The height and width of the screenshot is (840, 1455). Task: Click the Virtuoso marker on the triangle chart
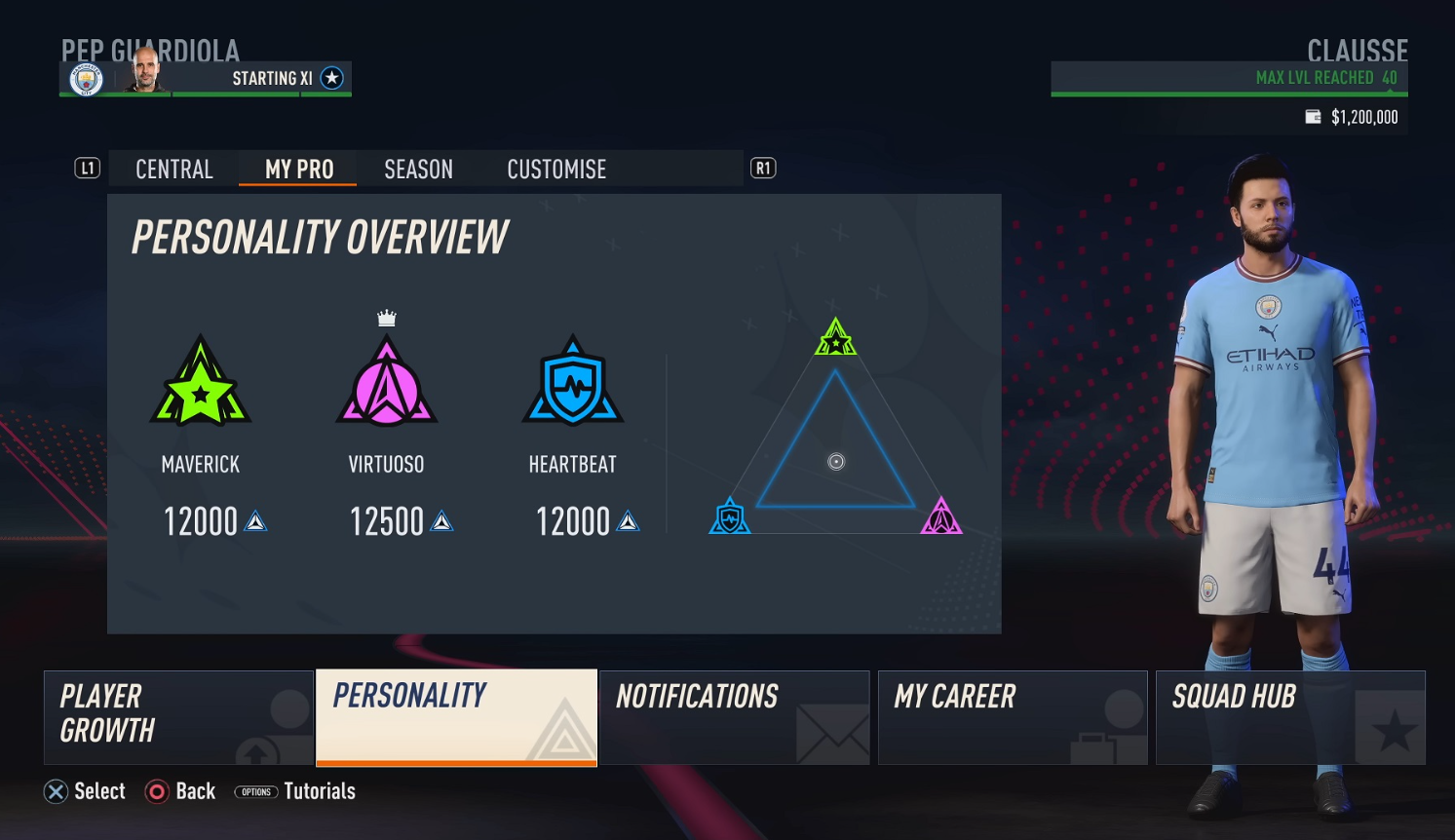click(x=941, y=516)
